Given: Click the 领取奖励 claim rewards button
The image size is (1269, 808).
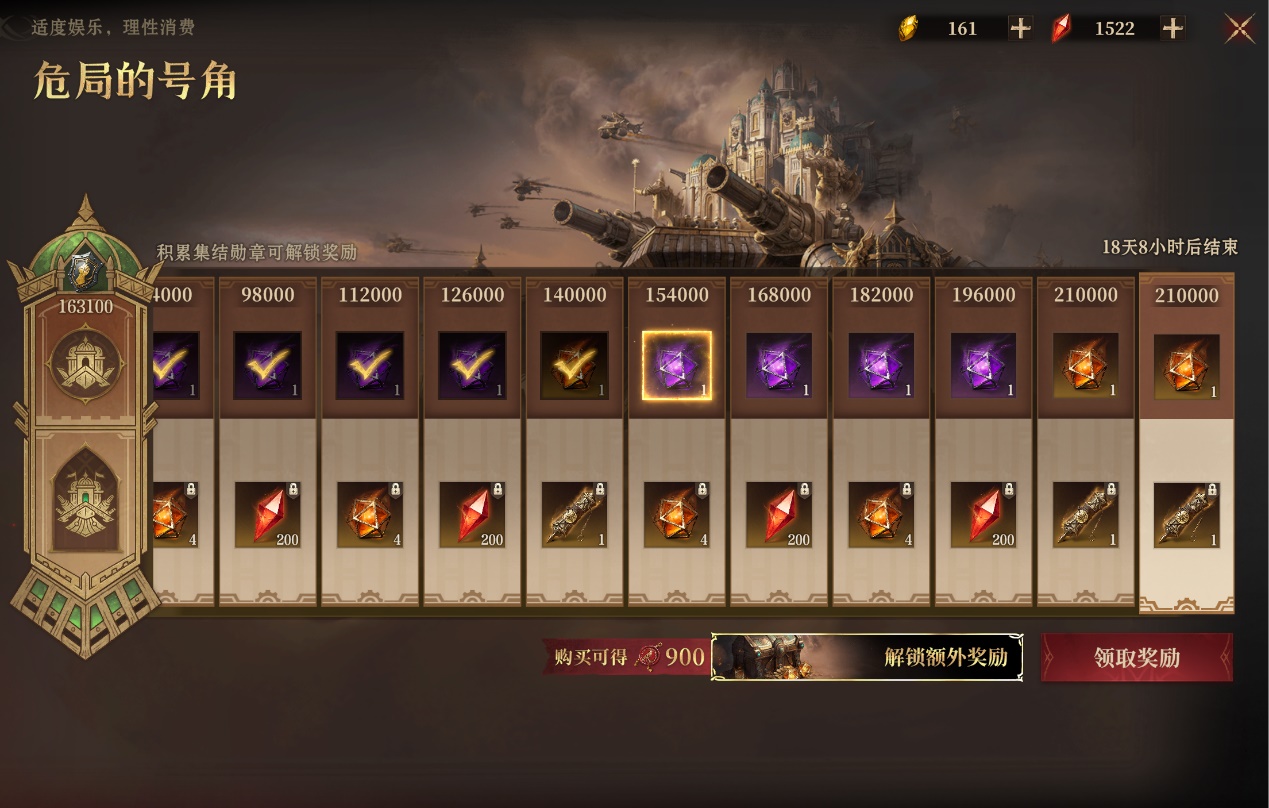Looking at the screenshot, I should pyautogui.click(x=1136, y=657).
